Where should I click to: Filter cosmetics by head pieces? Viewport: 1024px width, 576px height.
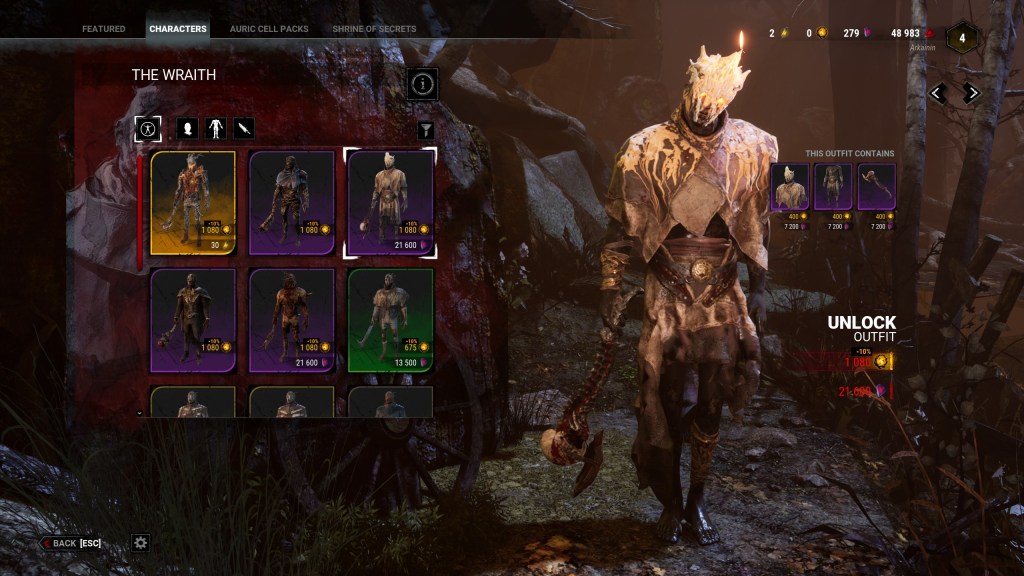pyautogui.click(x=187, y=129)
